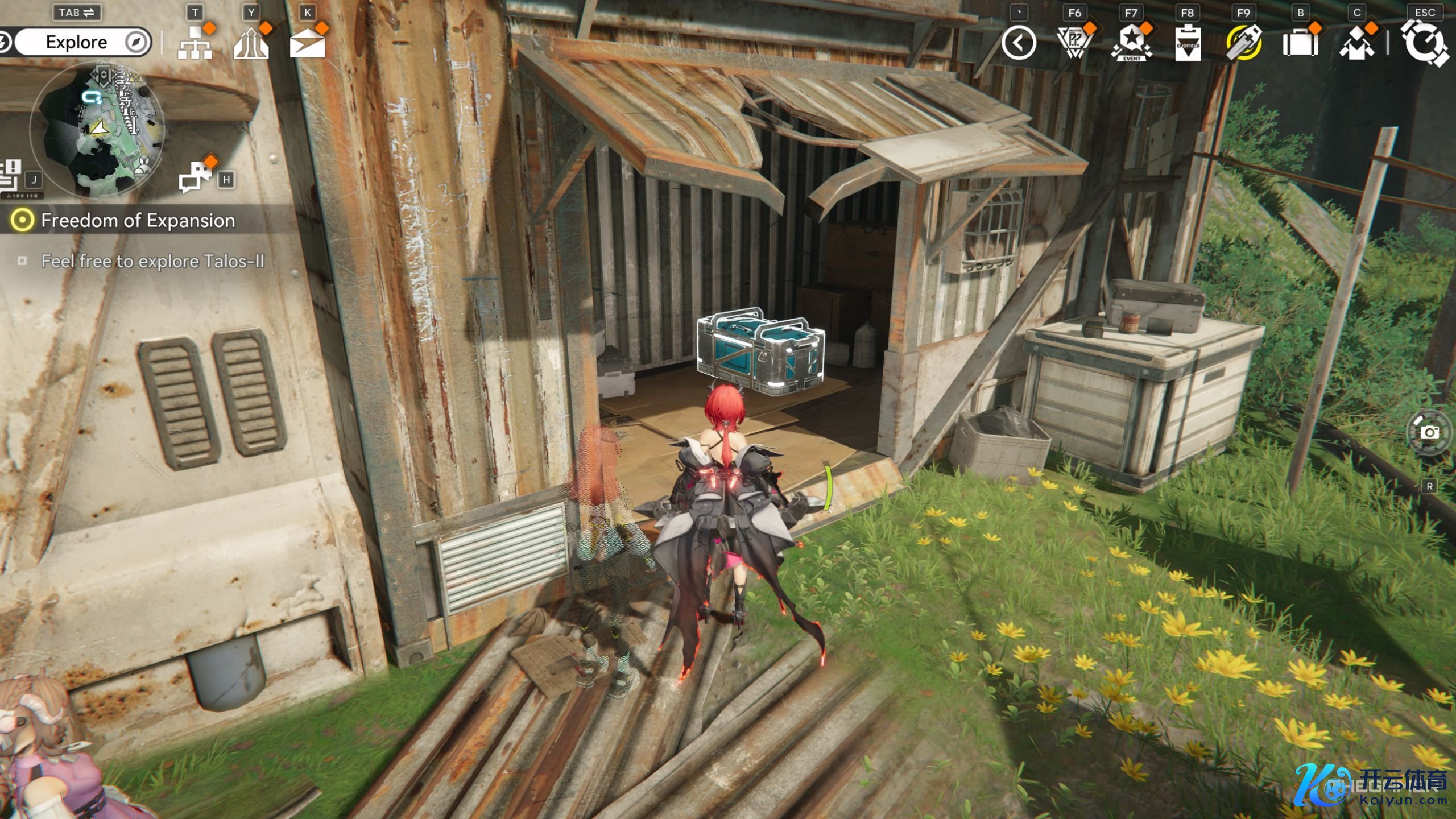This screenshot has height=819, width=1456.
Task: Open the suitcase backpack icon
Action: tap(1300, 43)
